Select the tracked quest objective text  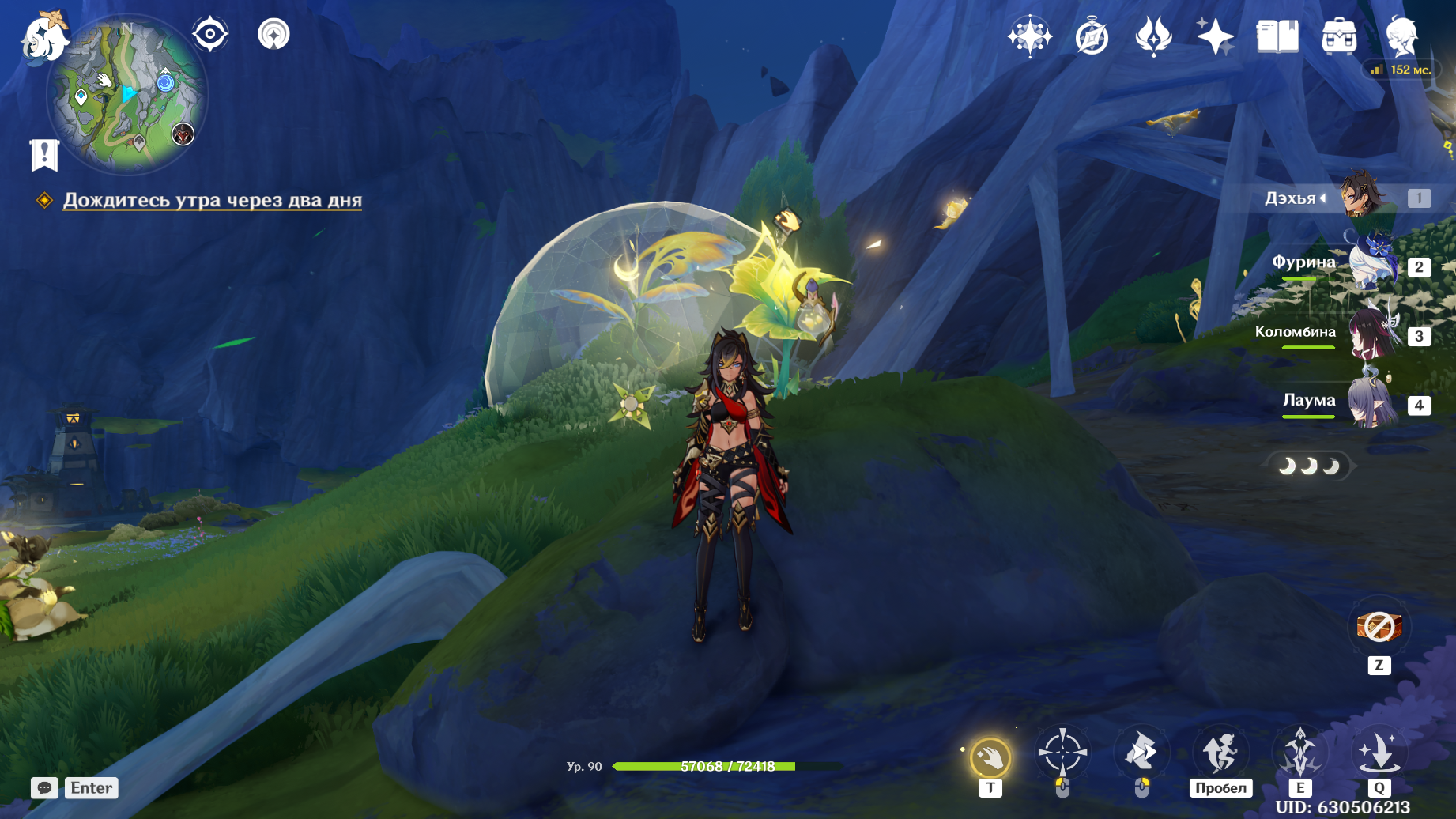coord(212,200)
